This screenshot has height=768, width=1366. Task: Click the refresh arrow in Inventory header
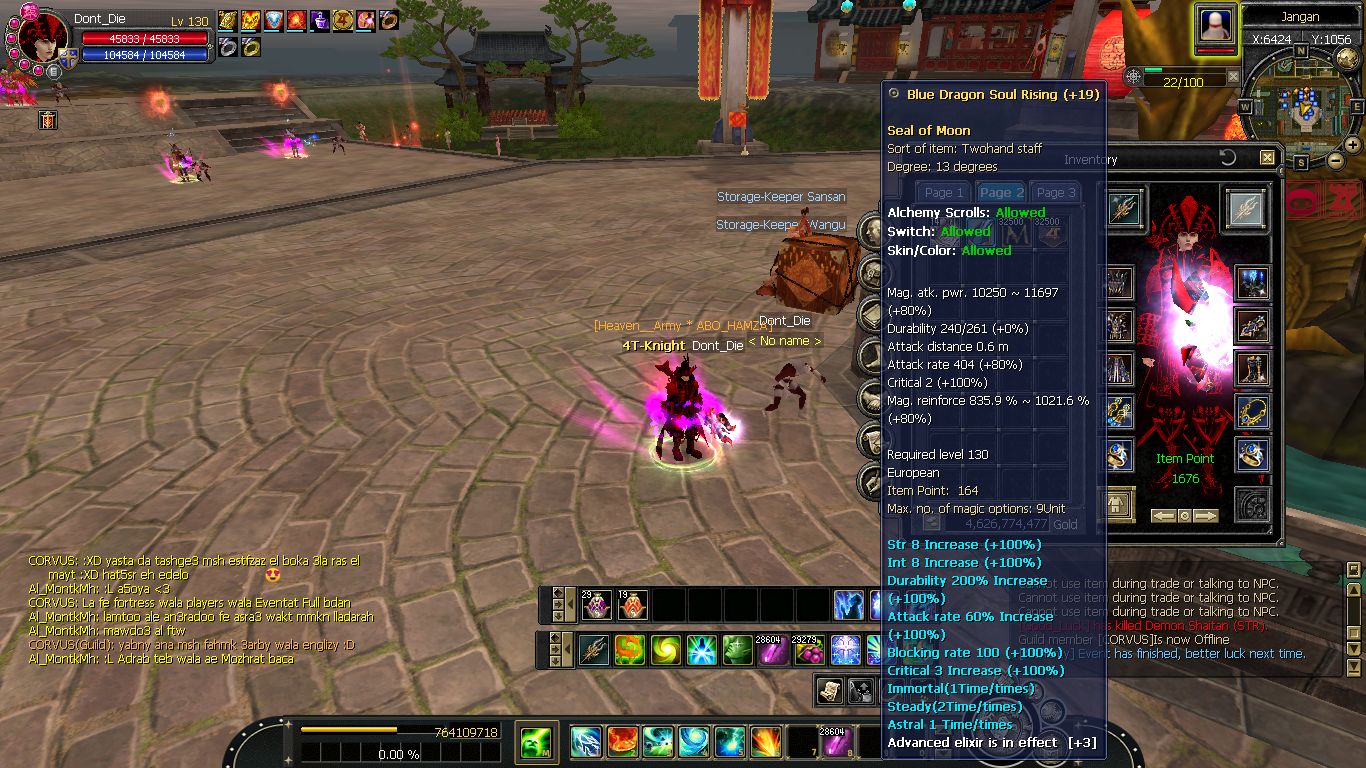(1229, 158)
